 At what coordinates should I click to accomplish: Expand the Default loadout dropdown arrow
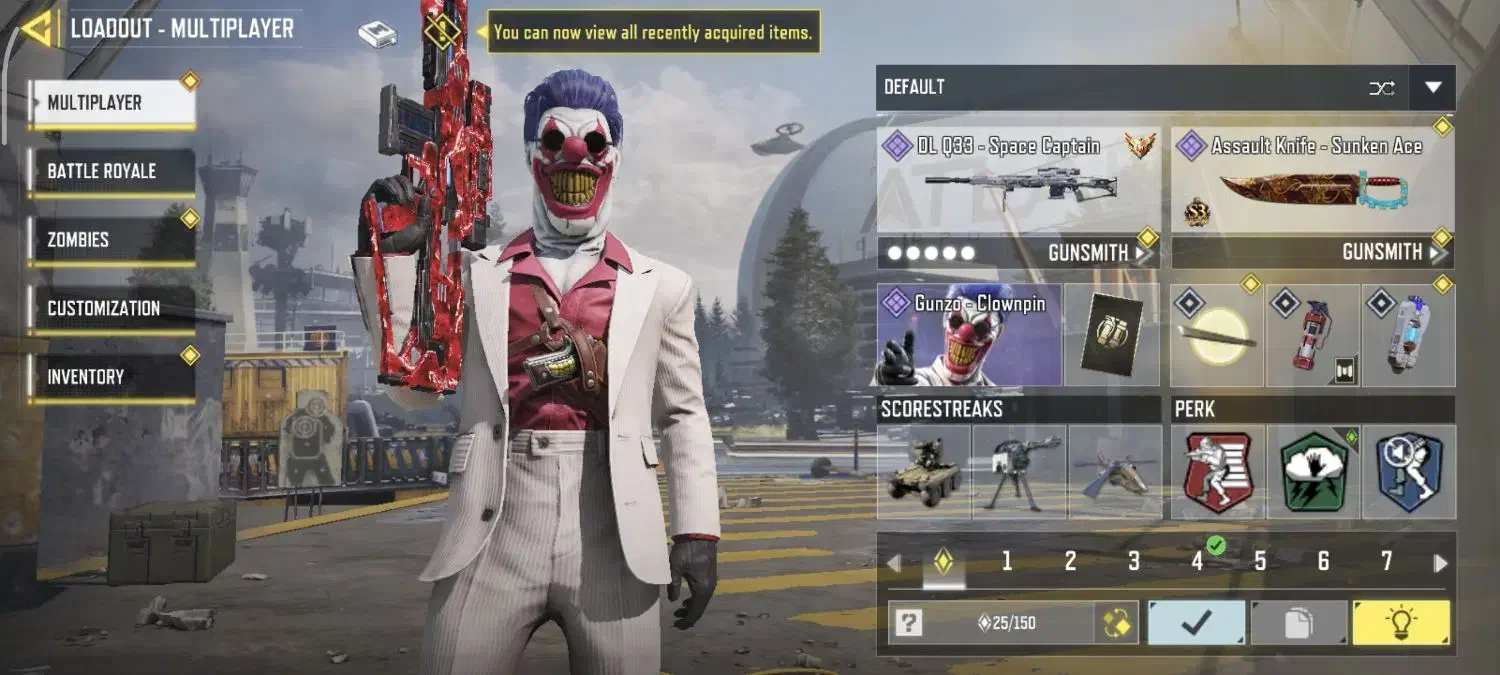[1432, 88]
